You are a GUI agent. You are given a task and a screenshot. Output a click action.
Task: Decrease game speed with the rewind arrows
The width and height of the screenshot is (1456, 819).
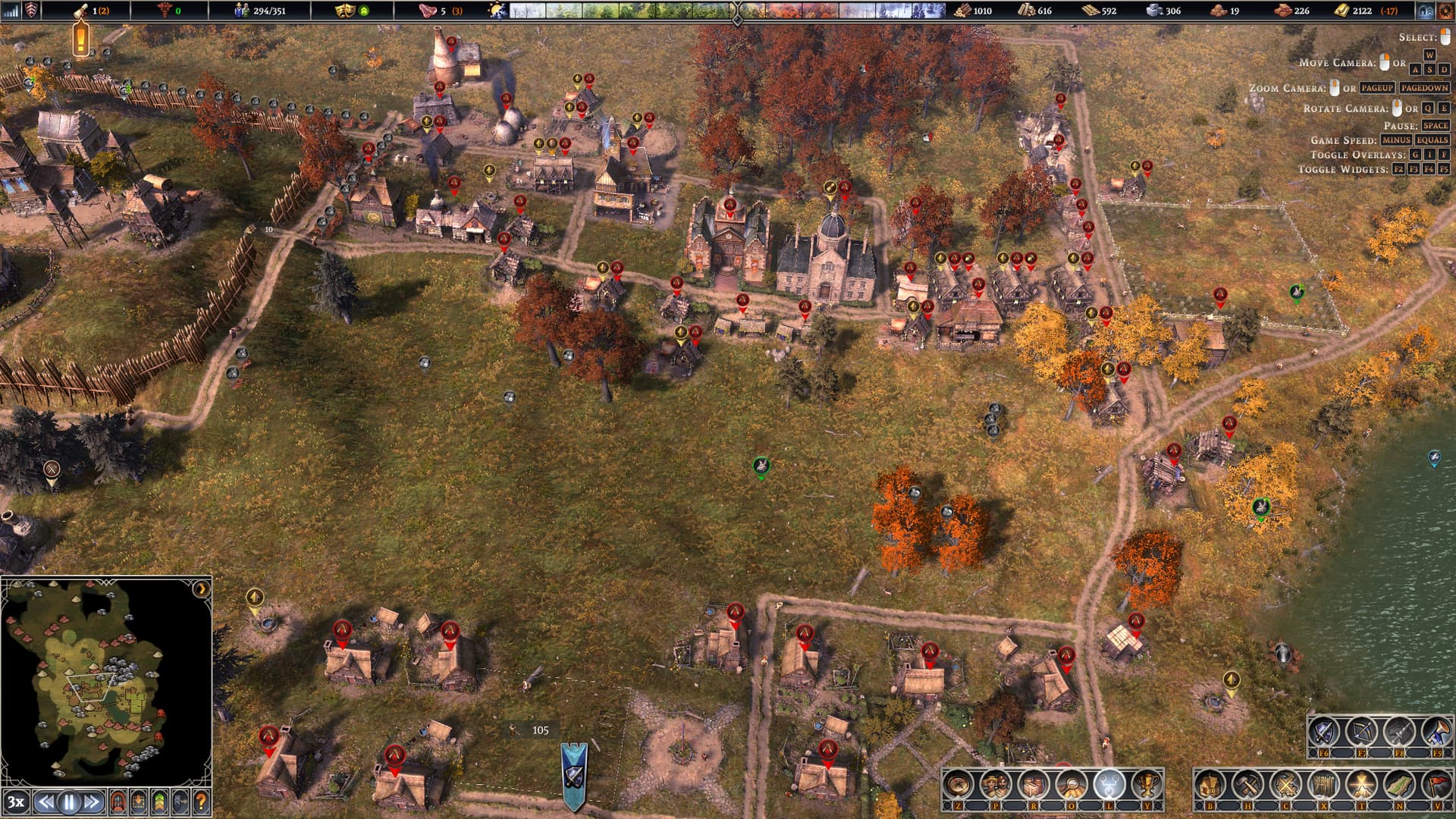tap(46, 802)
